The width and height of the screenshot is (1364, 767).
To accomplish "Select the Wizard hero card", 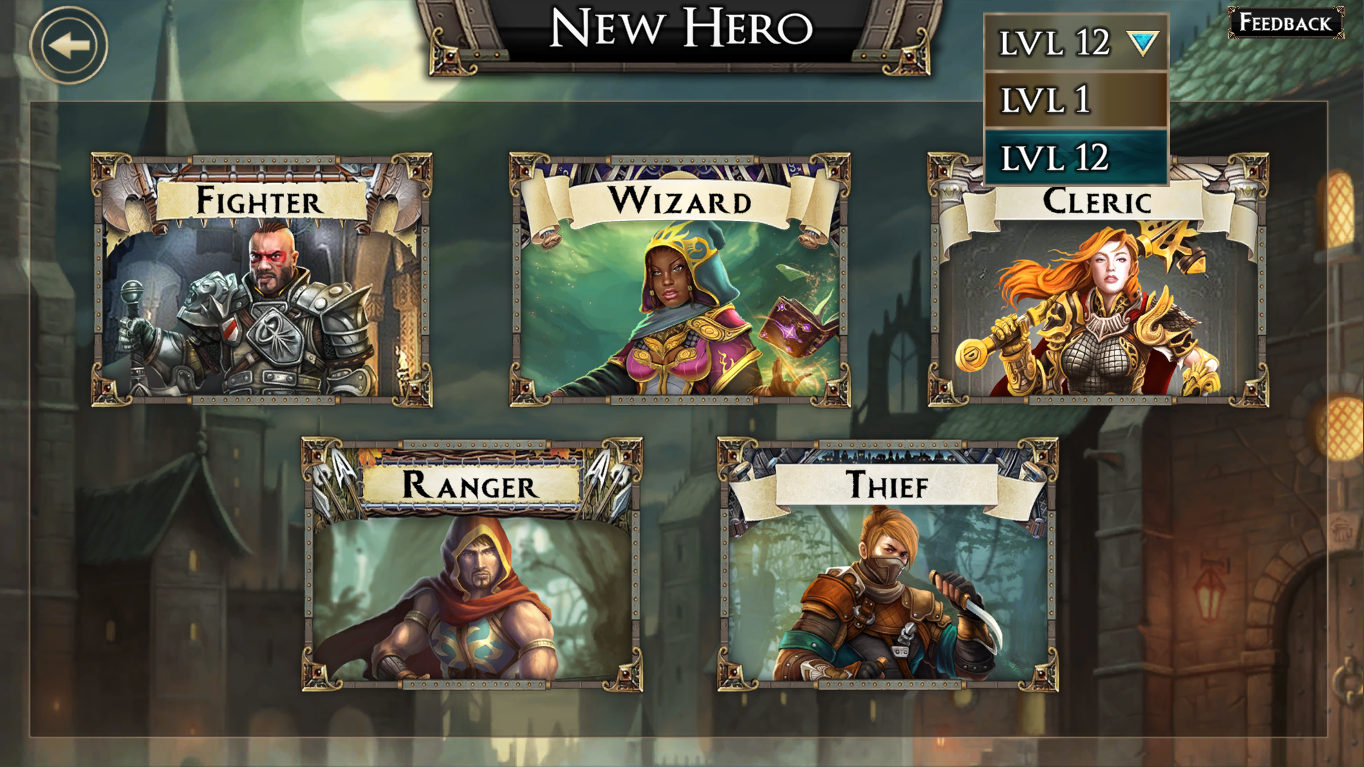I will (x=680, y=280).
